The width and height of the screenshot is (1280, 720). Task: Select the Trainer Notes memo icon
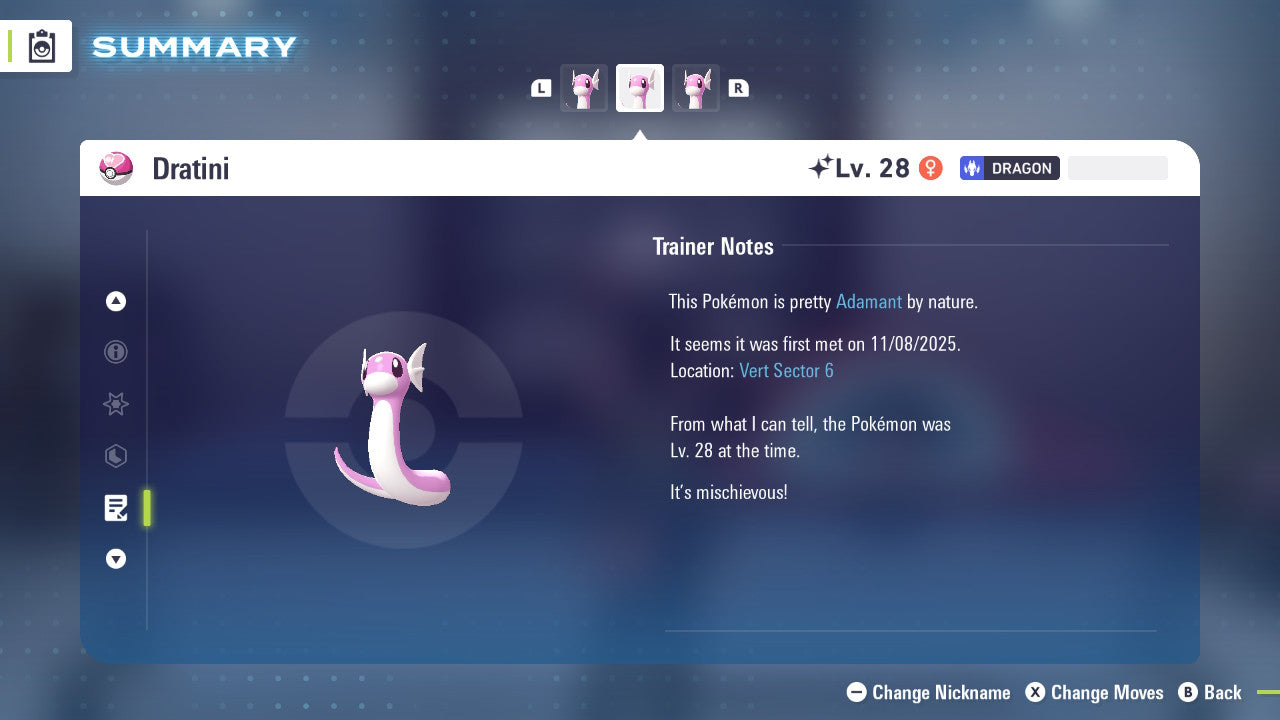(115, 508)
